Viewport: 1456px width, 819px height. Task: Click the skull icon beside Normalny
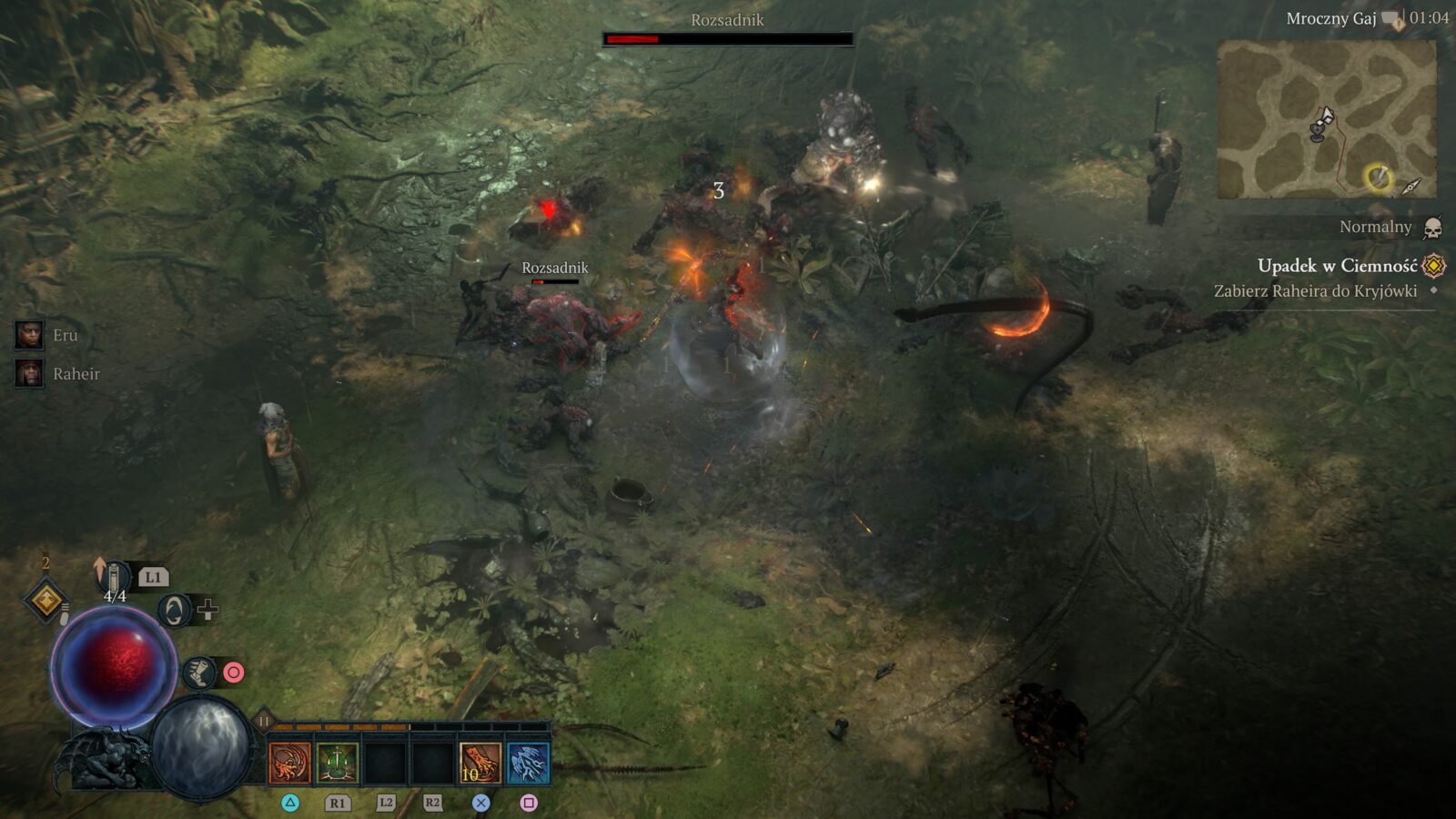coord(1433,227)
